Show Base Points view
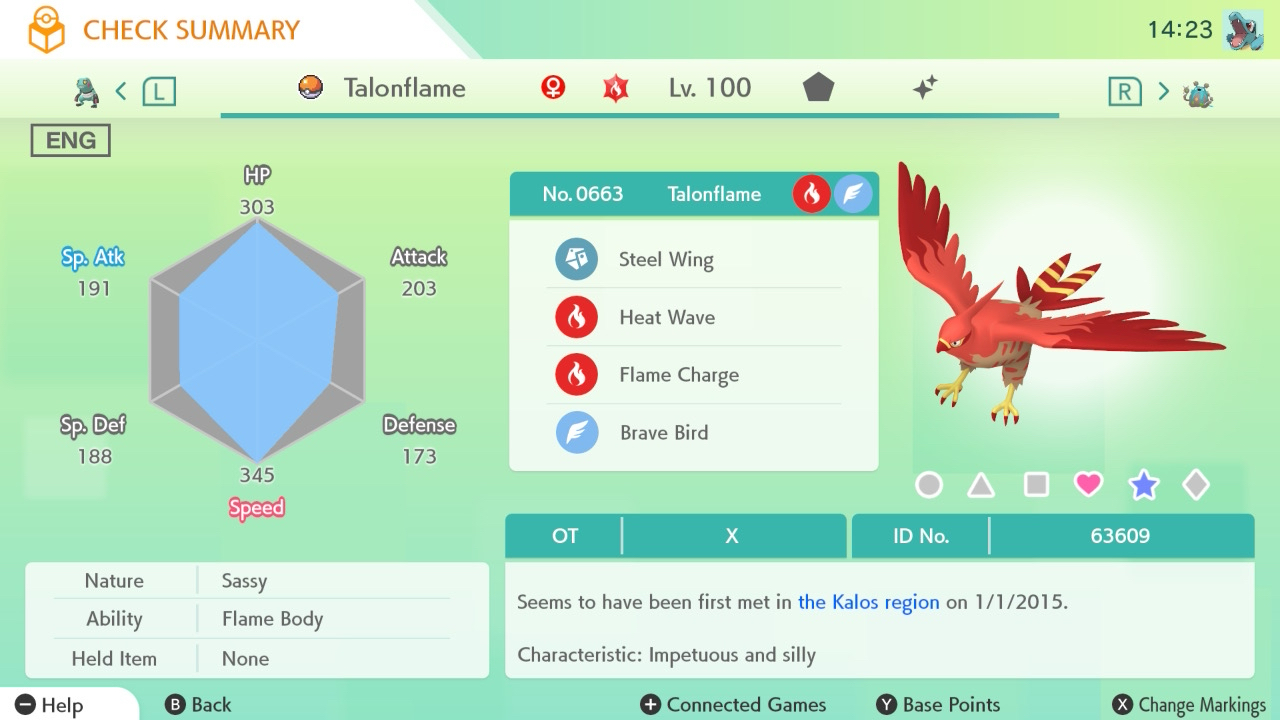This screenshot has width=1280, height=720. tap(938, 705)
